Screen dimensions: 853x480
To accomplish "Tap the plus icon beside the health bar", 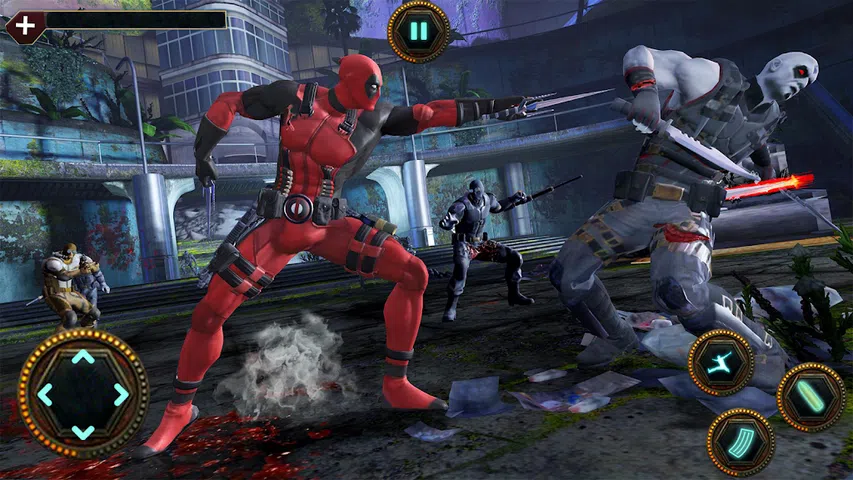I will click(24, 24).
